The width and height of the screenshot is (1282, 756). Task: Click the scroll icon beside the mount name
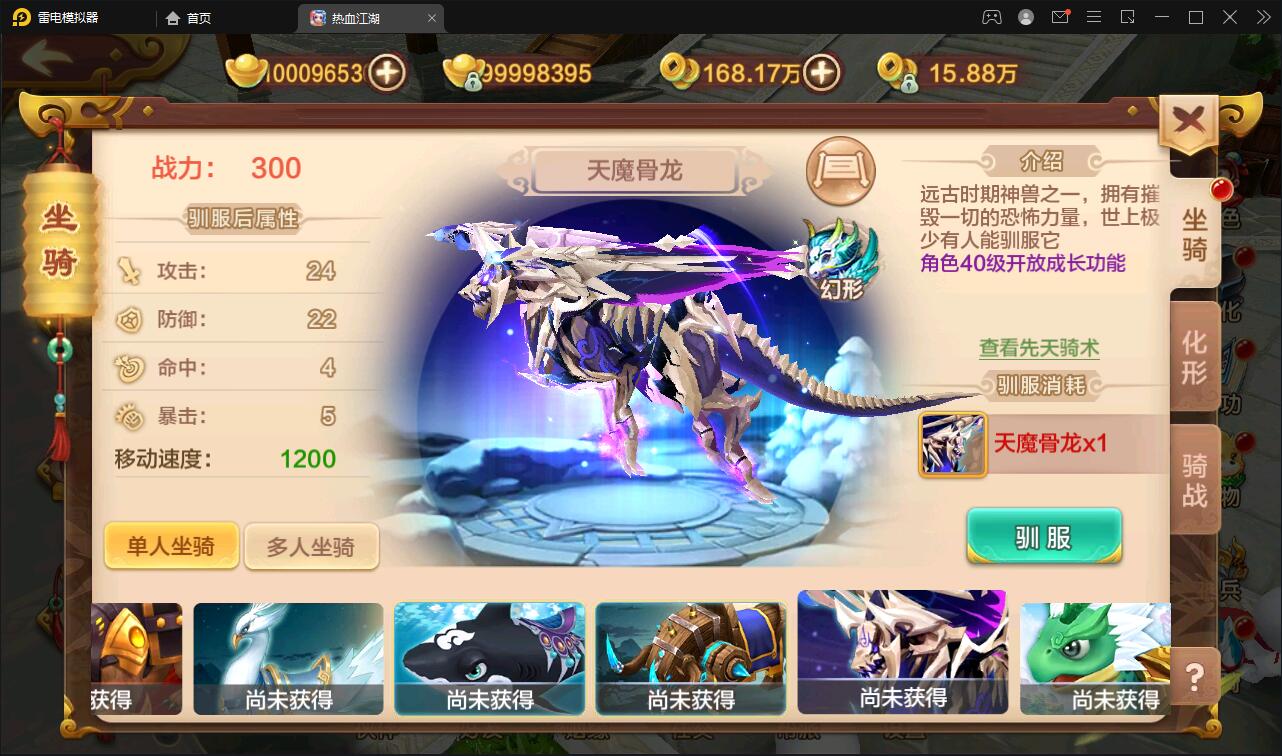click(x=840, y=171)
